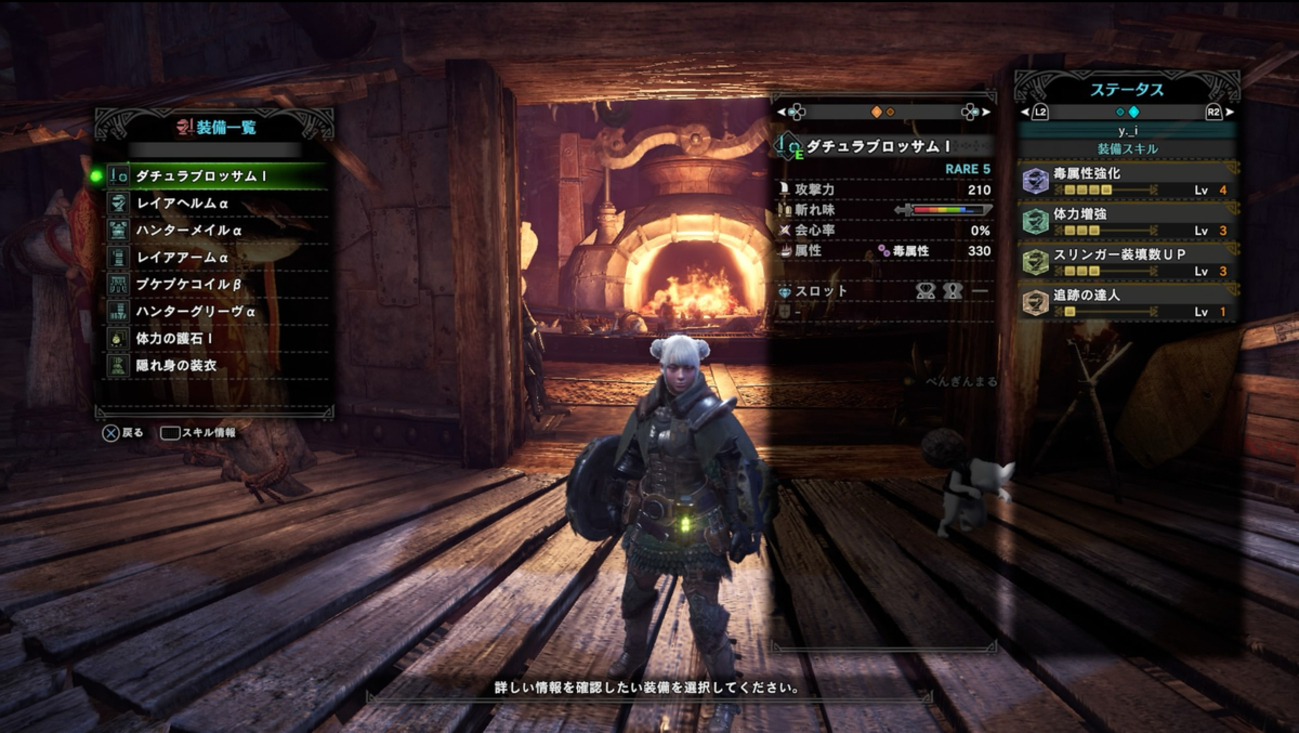
Task: Select the プケプケコイルβ waist armor row
Action: click(215, 284)
